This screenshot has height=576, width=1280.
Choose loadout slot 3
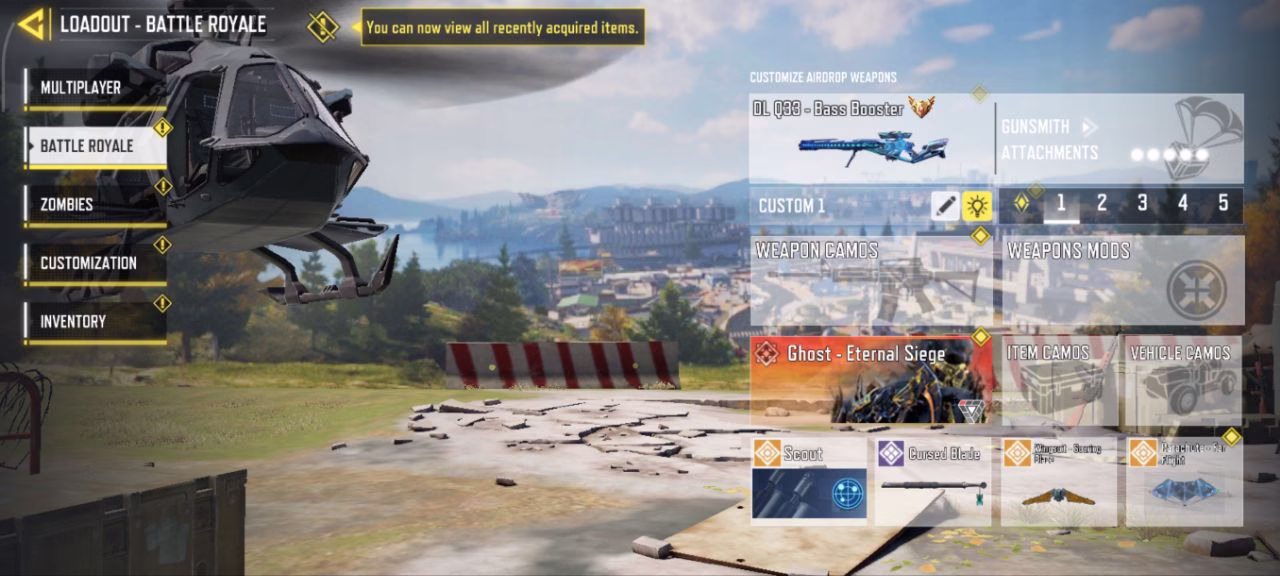point(1142,204)
